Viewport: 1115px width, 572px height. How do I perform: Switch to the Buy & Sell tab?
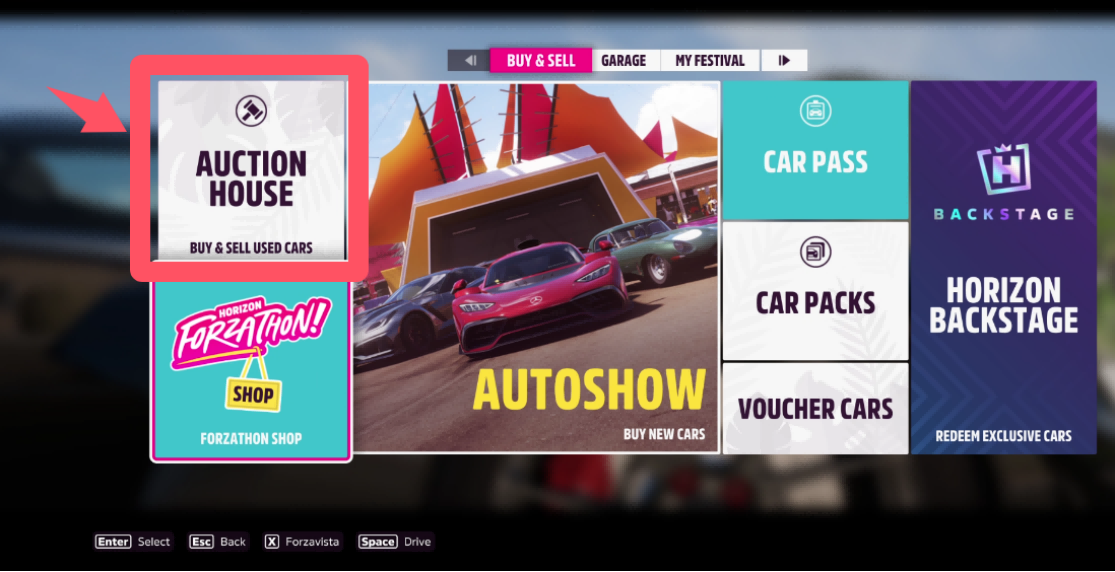[x=541, y=61]
